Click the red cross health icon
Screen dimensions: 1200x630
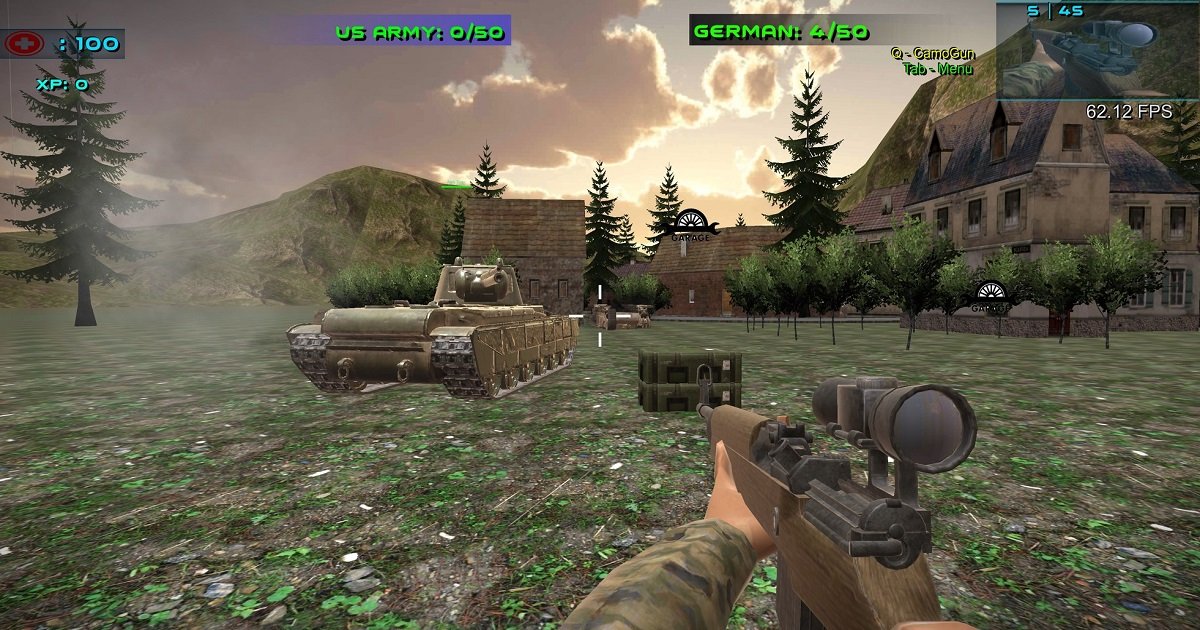click(25, 44)
